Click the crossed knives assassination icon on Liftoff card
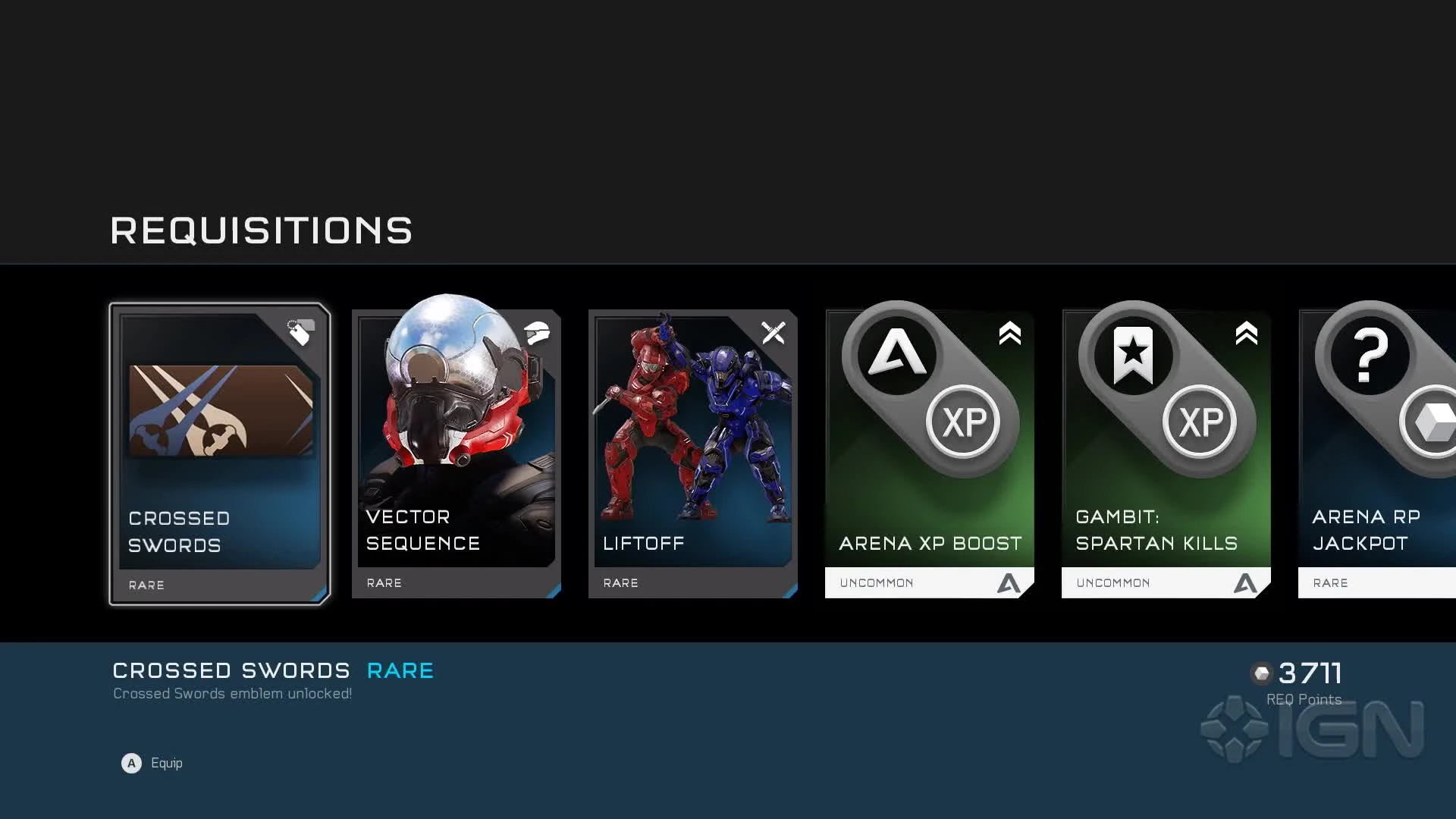The image size is (1456, 819). coord(774,332)
